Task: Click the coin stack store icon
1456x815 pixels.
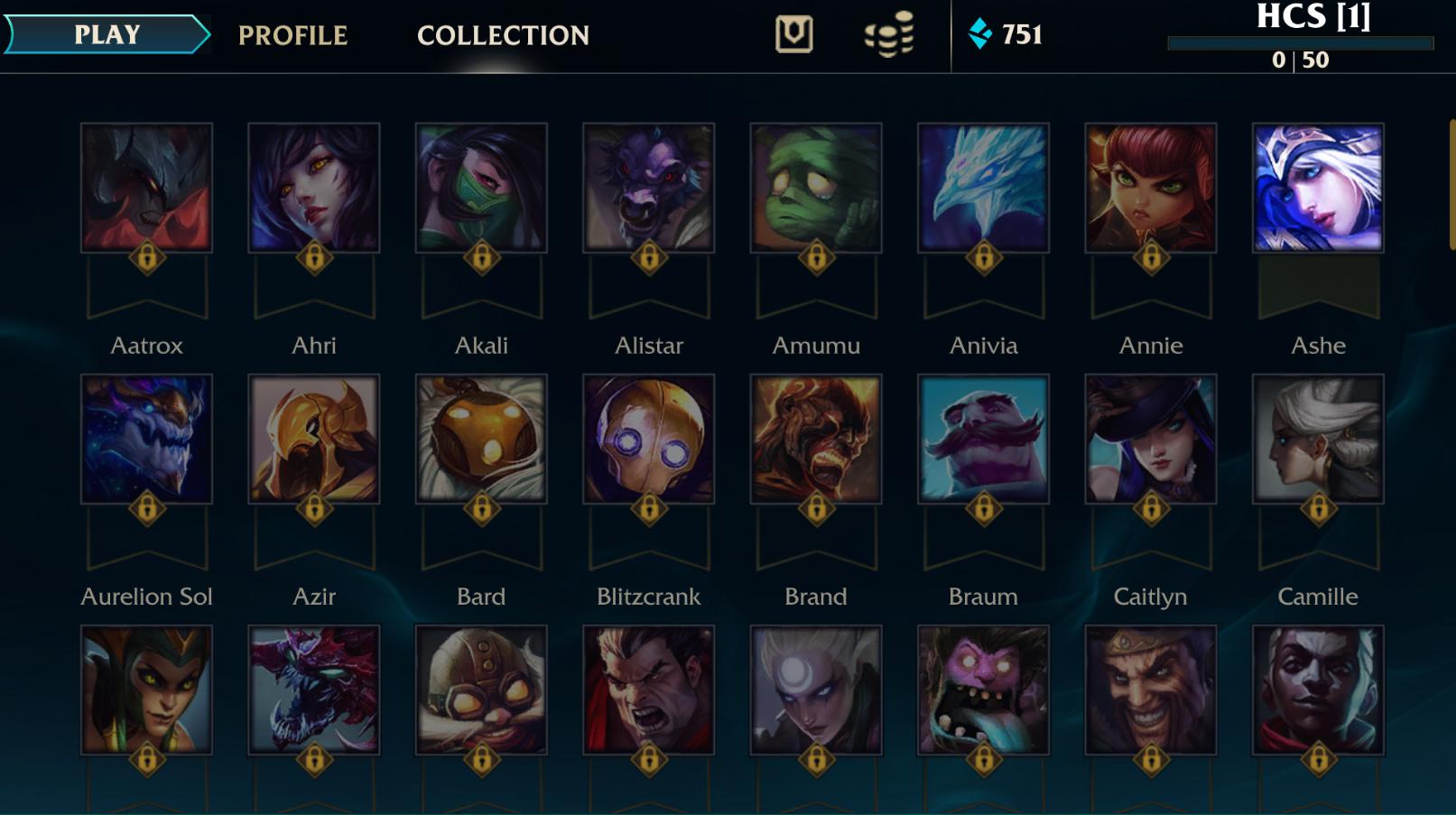Action: coord(888,36)
